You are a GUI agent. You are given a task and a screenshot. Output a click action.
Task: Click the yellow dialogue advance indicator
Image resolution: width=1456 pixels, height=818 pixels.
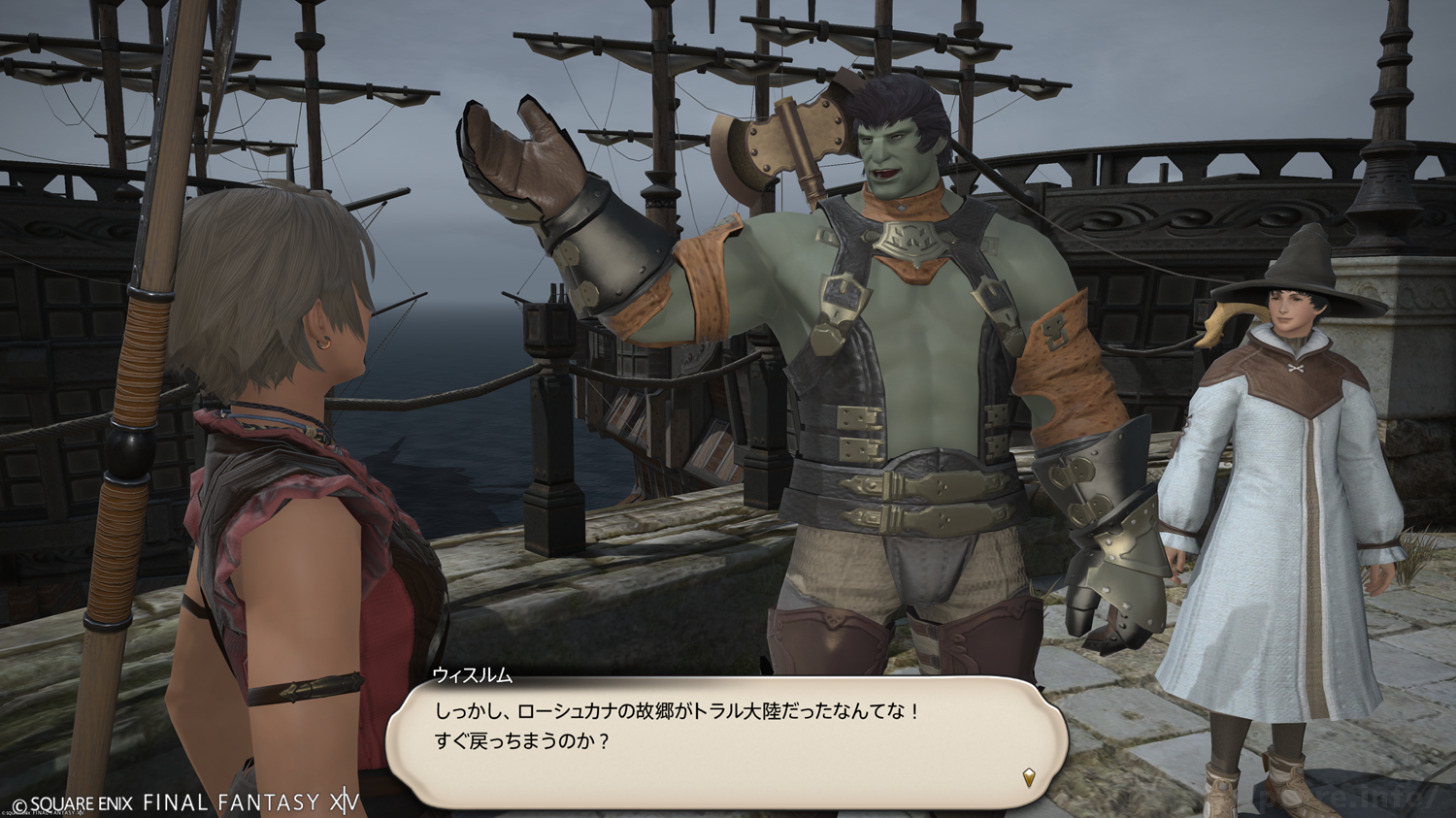[1029, 776]
